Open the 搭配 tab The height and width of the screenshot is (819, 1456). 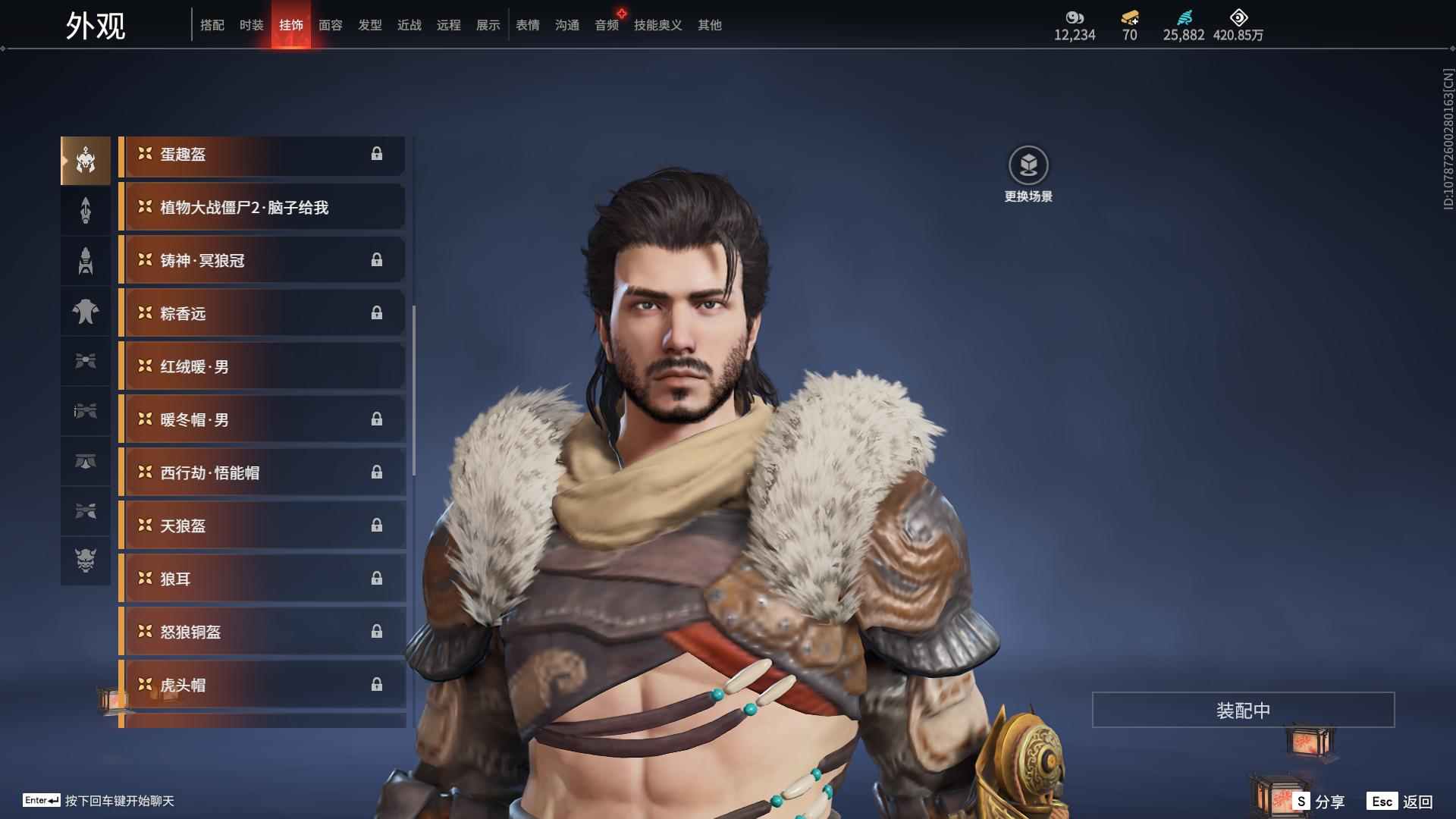pyautogui.click(x=212, y=25)
